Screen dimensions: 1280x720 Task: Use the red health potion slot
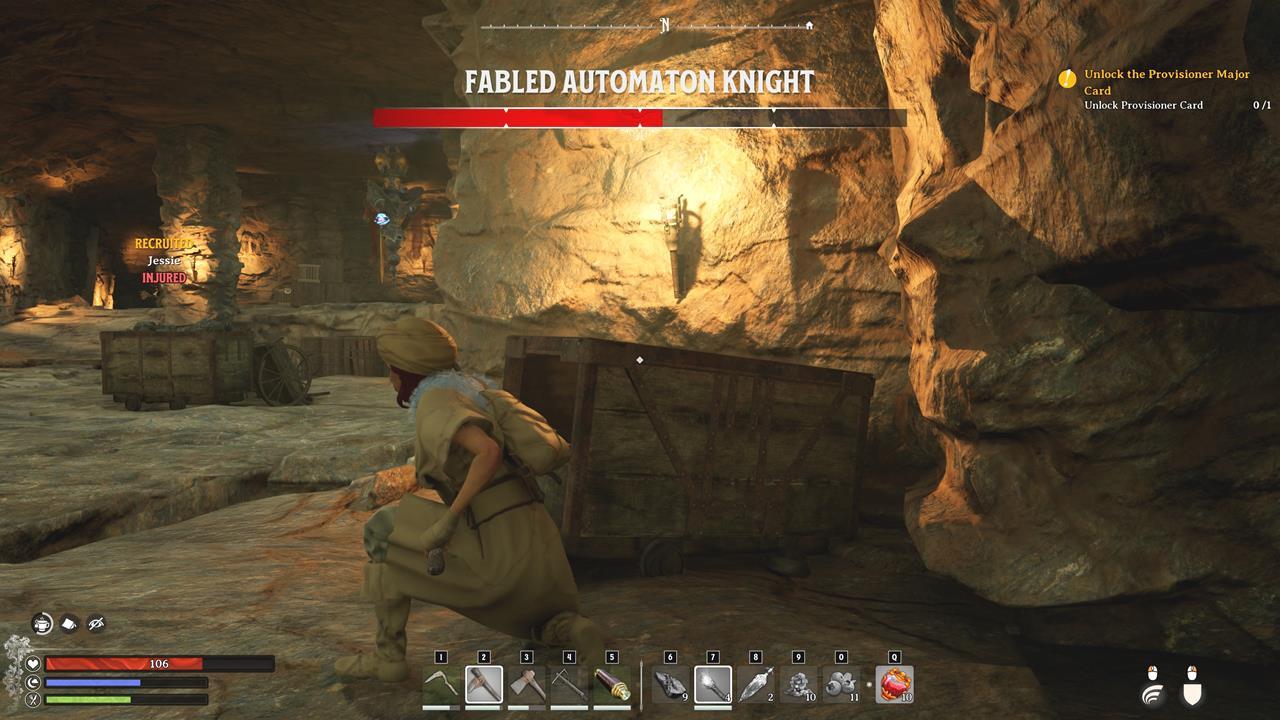point(894,685)
